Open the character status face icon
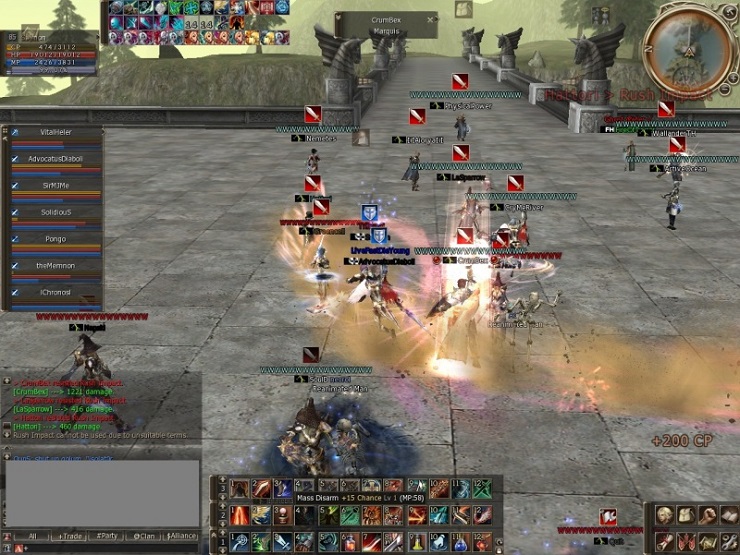Viewport: 740px width, 555px height. click(x=663, y=514)
